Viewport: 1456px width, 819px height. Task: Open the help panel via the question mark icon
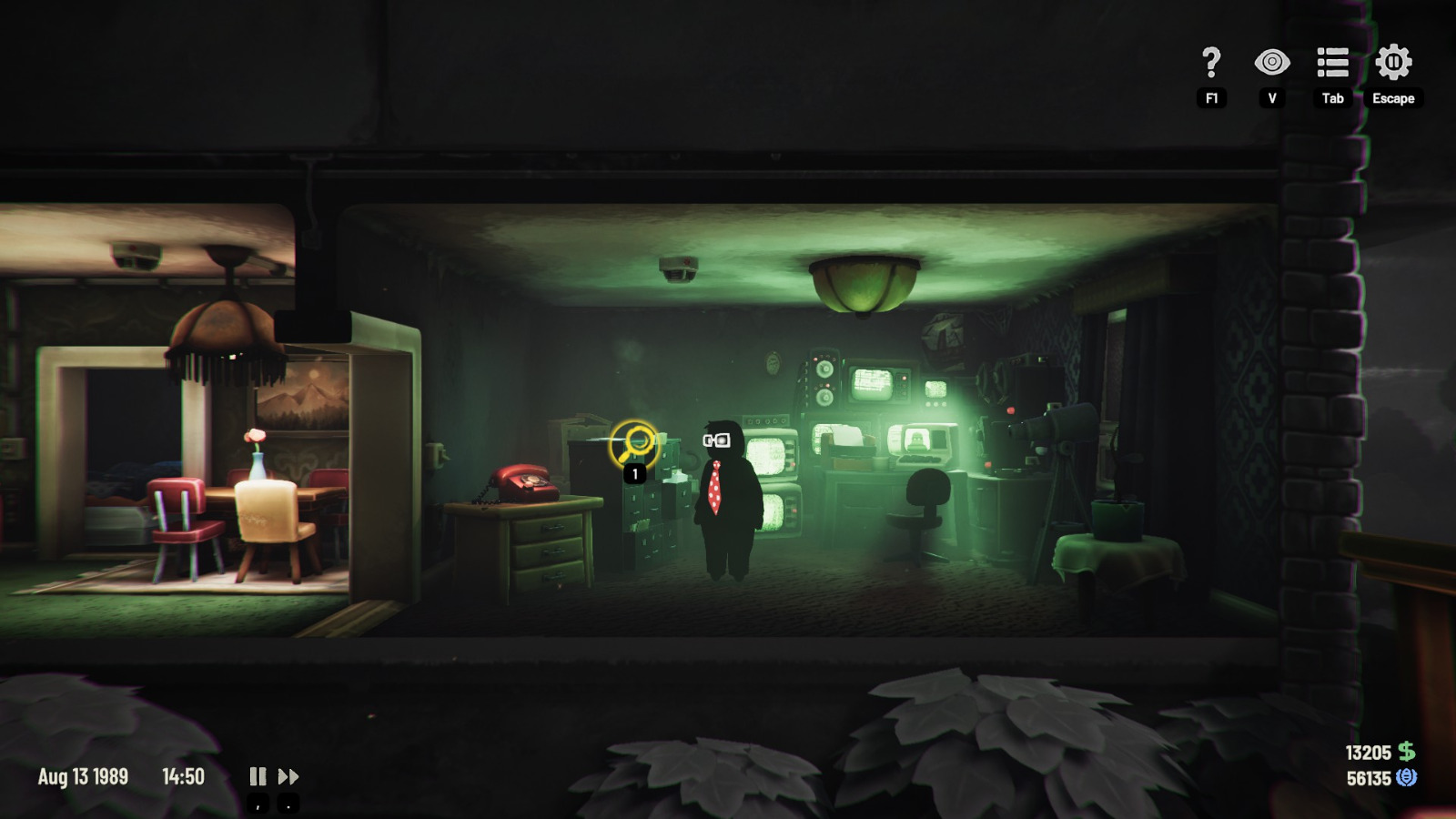pyautogui.click(x=1209, y=62)
